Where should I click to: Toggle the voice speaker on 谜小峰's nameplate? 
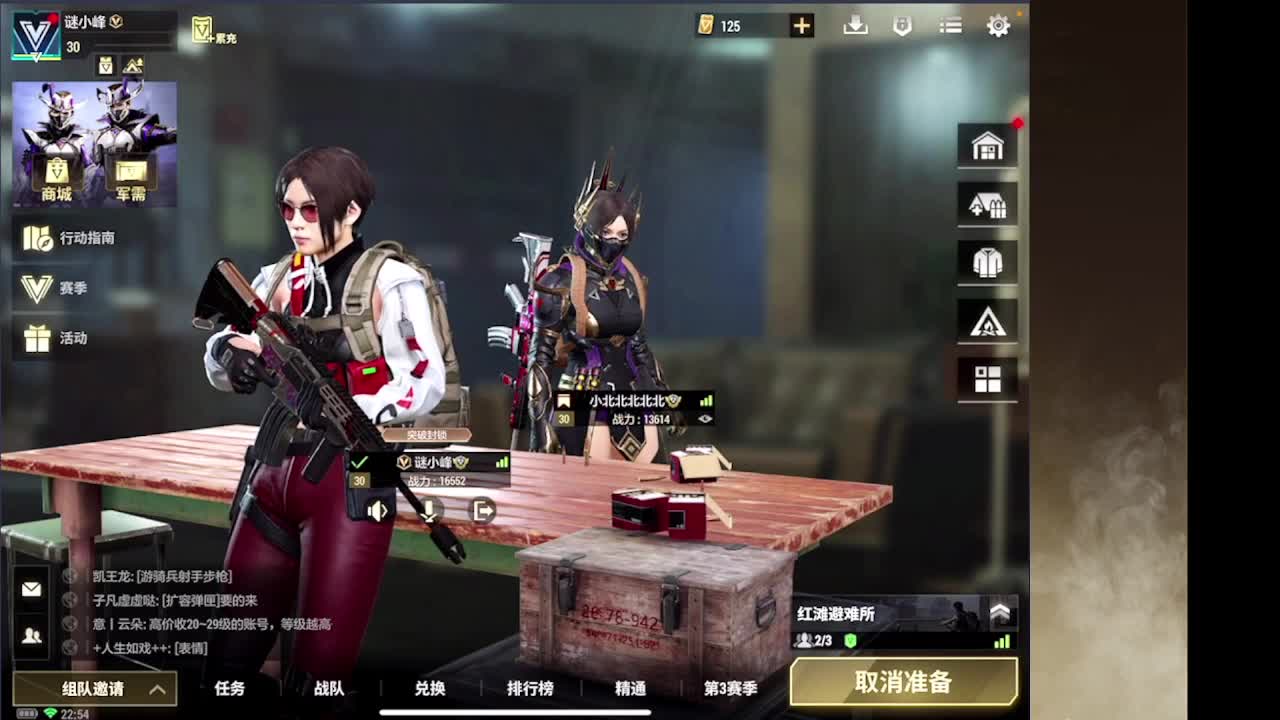click(377, 511)
